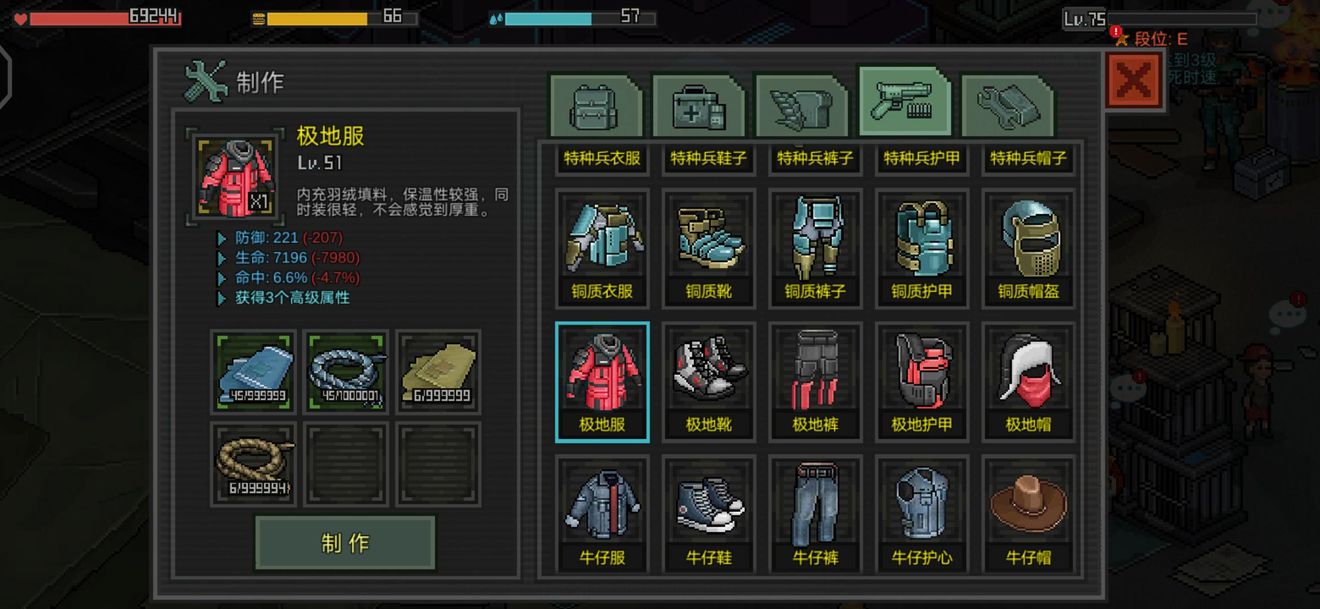The width and height of the screenshot is (1320, 609).
Task: Open the wrench tools tab
Action: point(1007,105)
